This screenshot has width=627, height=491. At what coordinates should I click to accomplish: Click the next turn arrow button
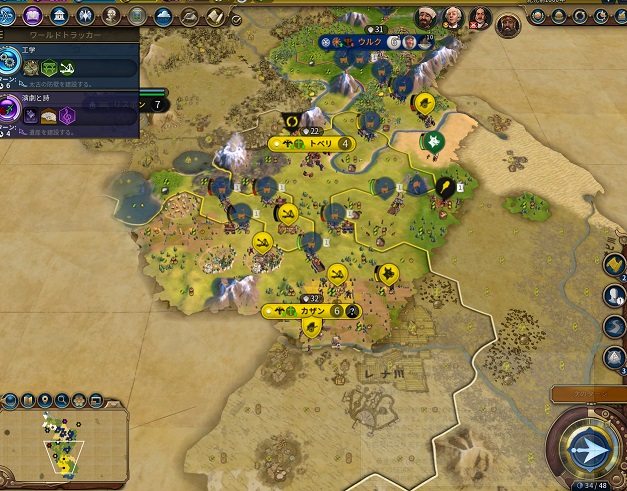(x=586, y=449)
